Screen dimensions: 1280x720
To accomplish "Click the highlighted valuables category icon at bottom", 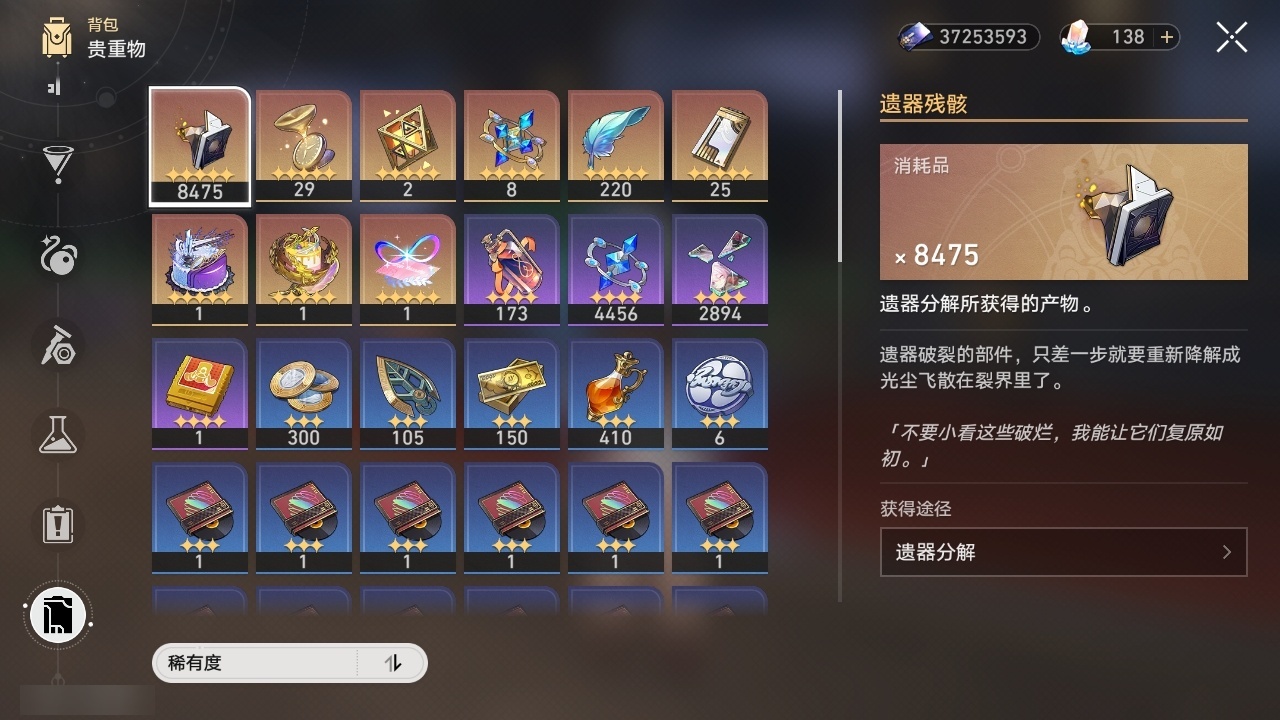I will (x=58, y=615).
